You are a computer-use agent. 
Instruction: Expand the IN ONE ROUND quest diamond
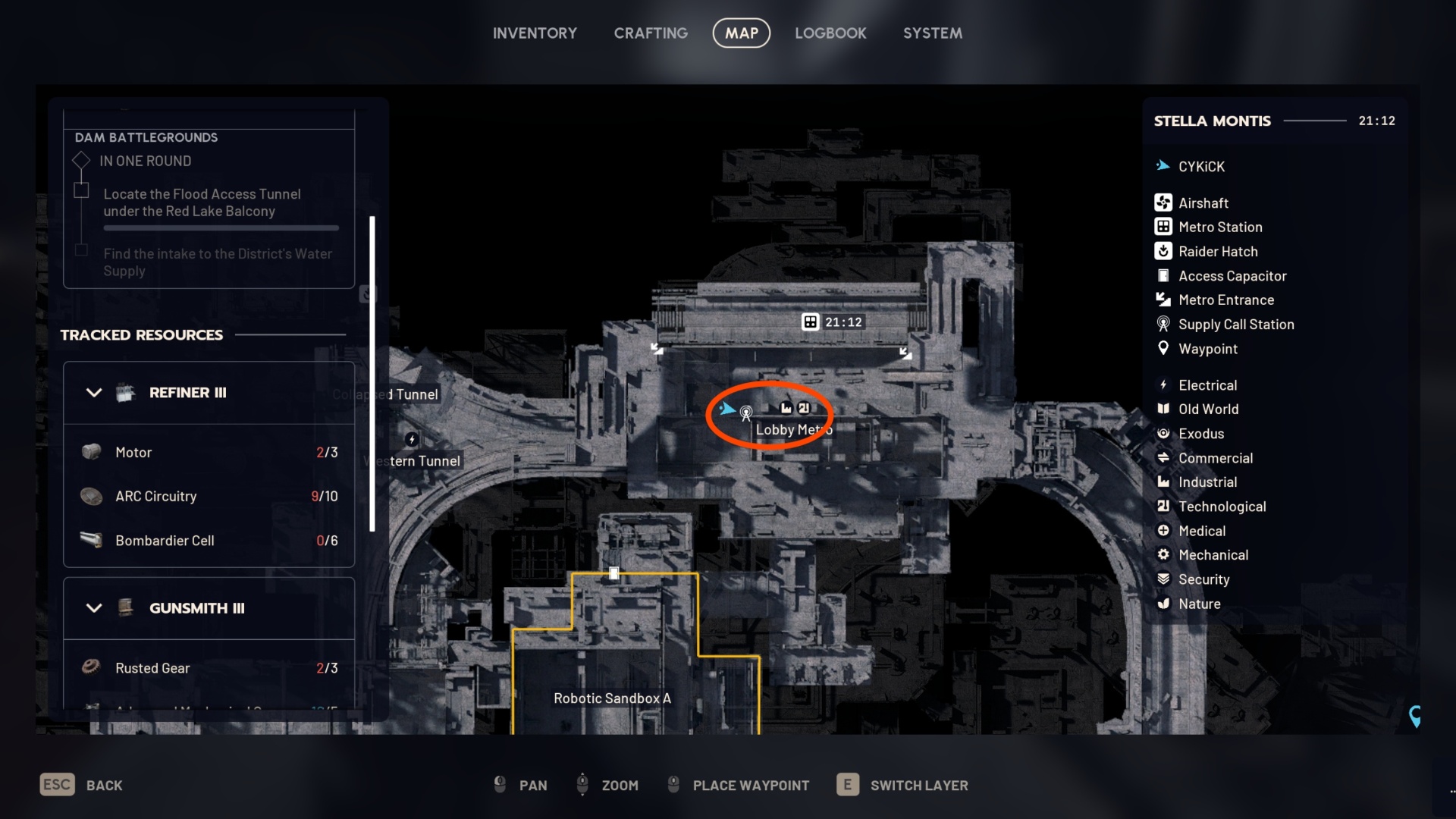(81, 160)
